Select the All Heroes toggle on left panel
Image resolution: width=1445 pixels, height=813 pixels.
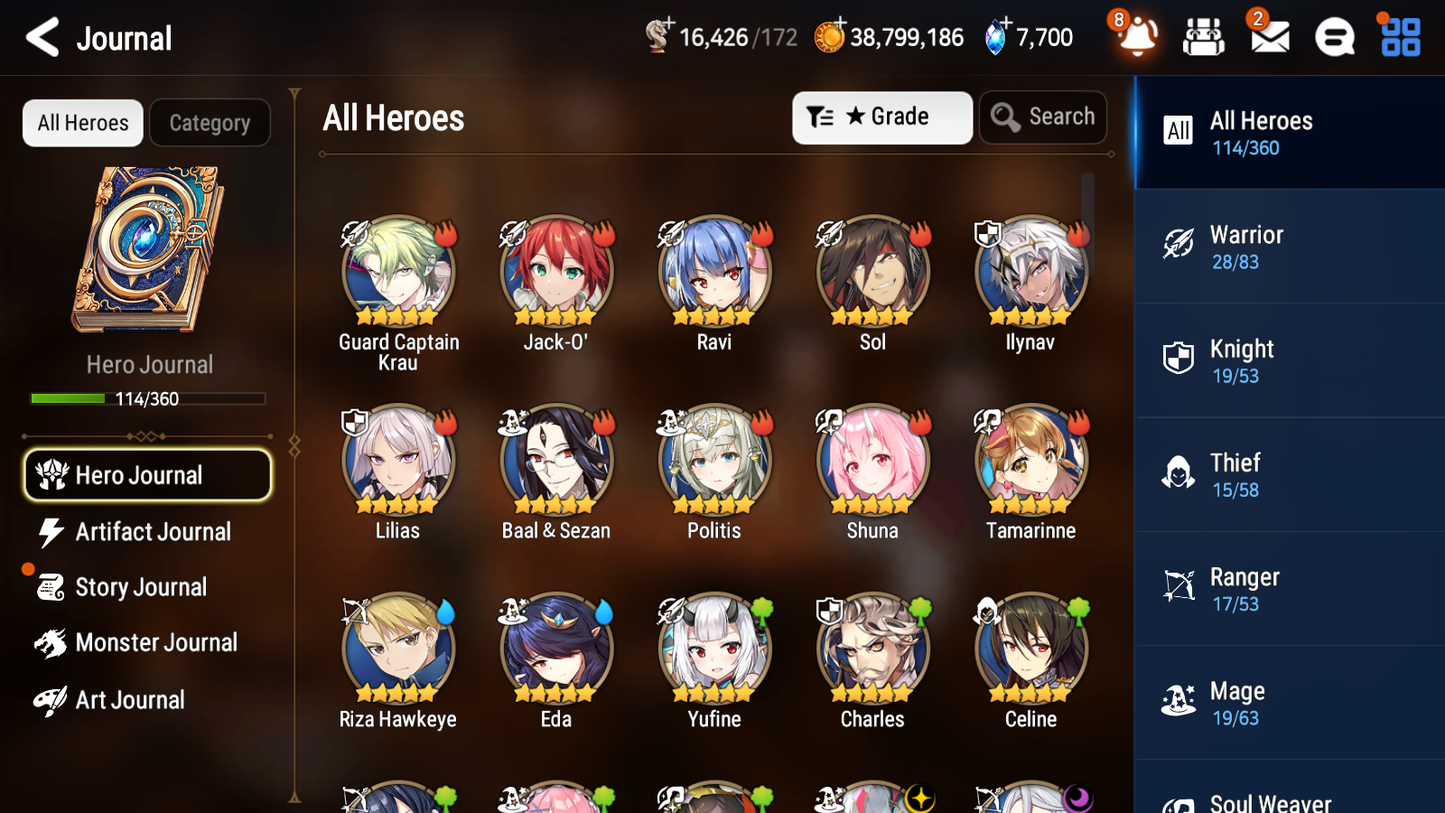(x=82, y=123)
